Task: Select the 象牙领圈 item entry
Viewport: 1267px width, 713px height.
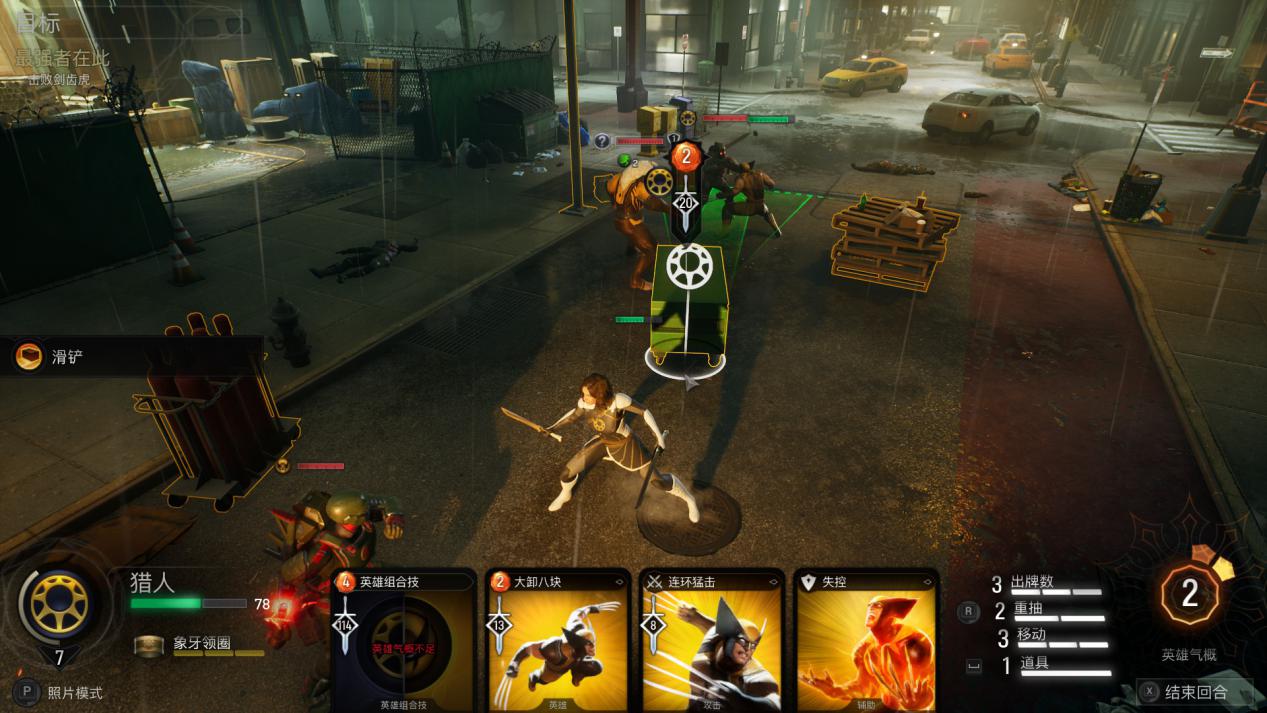Action: point(200,643)
